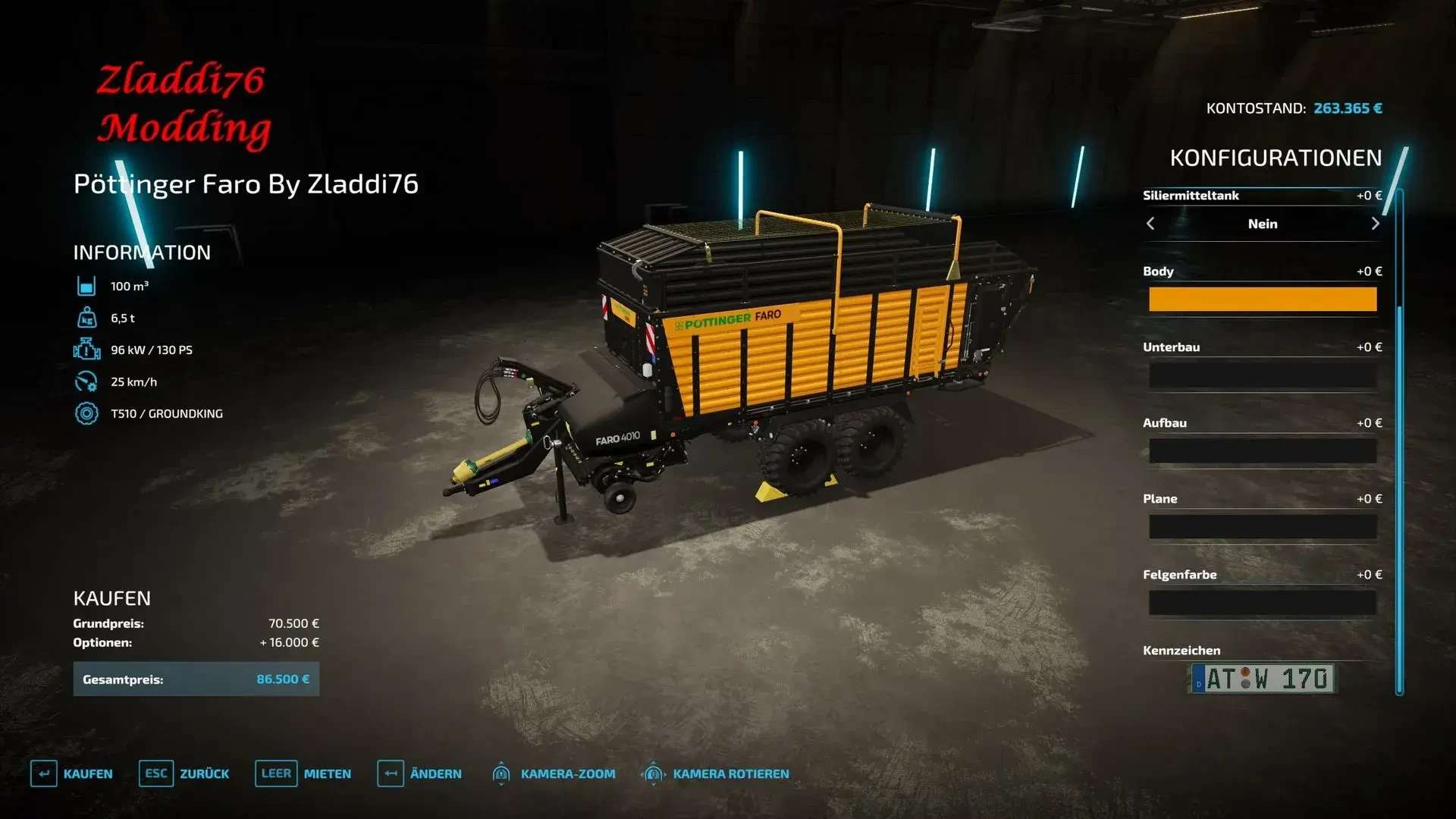This screenshot has width=1456, height=819.
Task: Open the Aufbau color selector
Action: pyautogui.click(x=1262, y=451)
